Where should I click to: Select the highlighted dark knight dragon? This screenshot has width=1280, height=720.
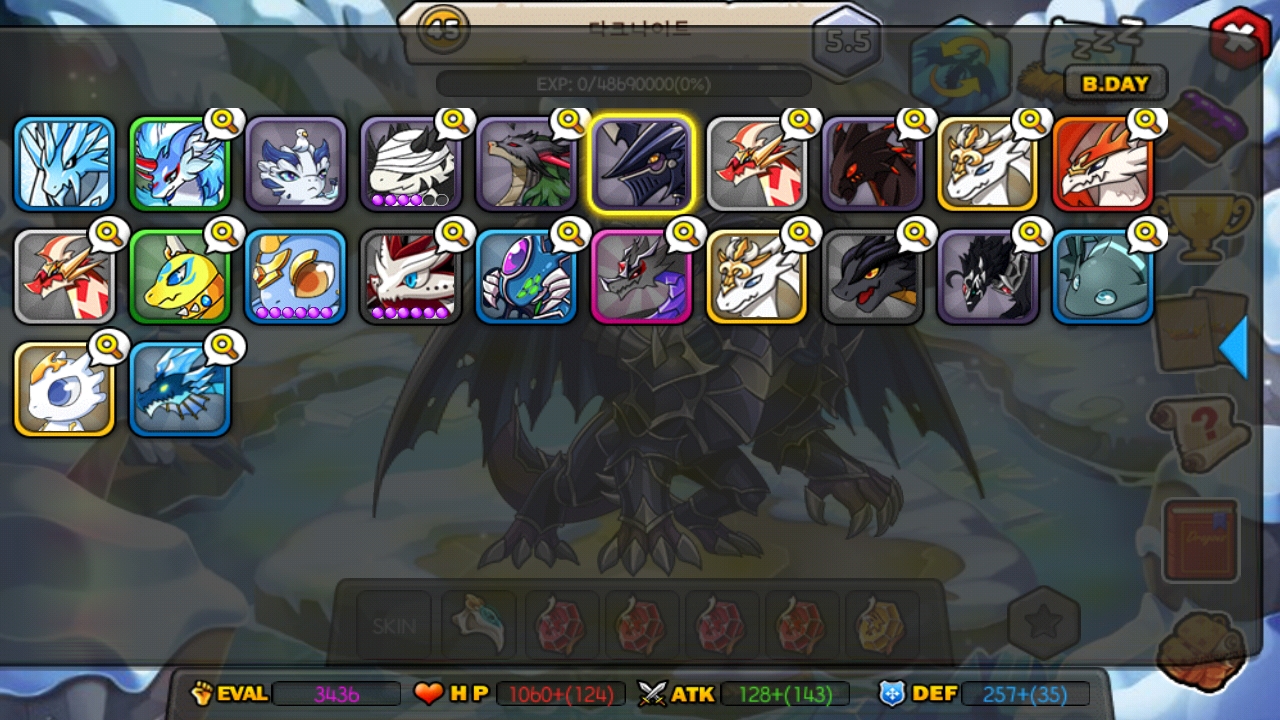pyautogui.click(x=641, y=164)
